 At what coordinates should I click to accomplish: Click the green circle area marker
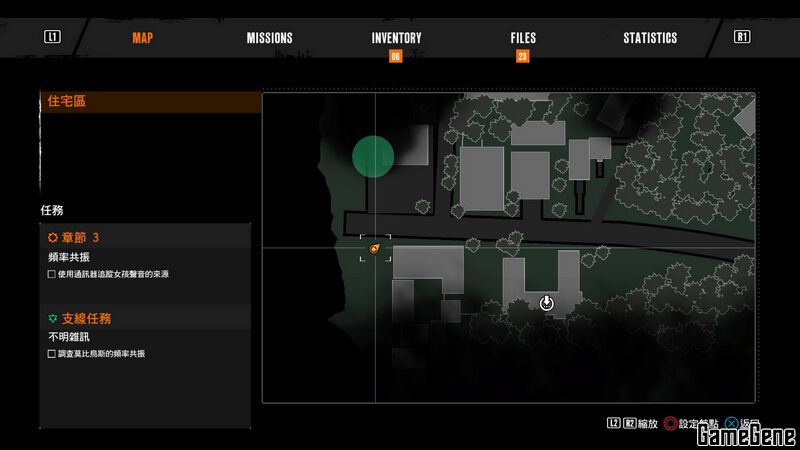(374, 156)
